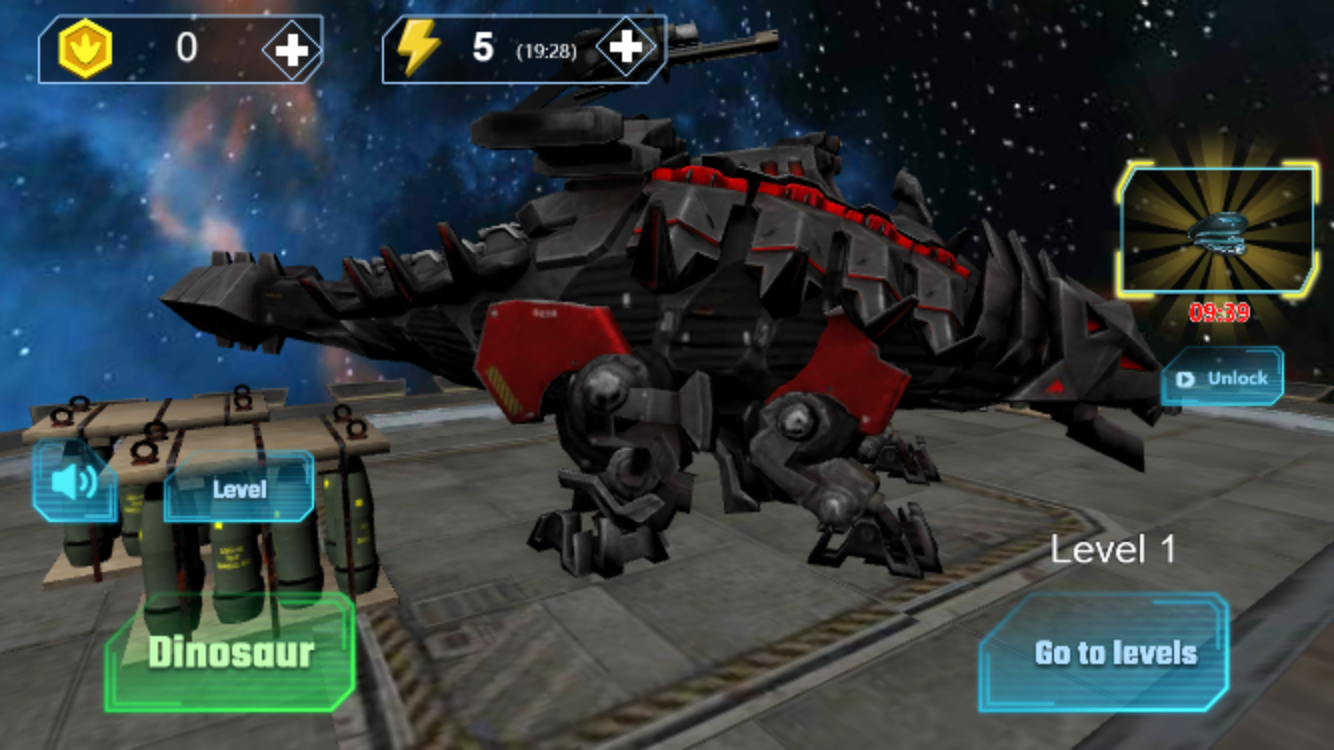This screenshot has width=1334, height=750.
Task: Tap the play icon inside the Unlock button
Action: (1185, 378)
